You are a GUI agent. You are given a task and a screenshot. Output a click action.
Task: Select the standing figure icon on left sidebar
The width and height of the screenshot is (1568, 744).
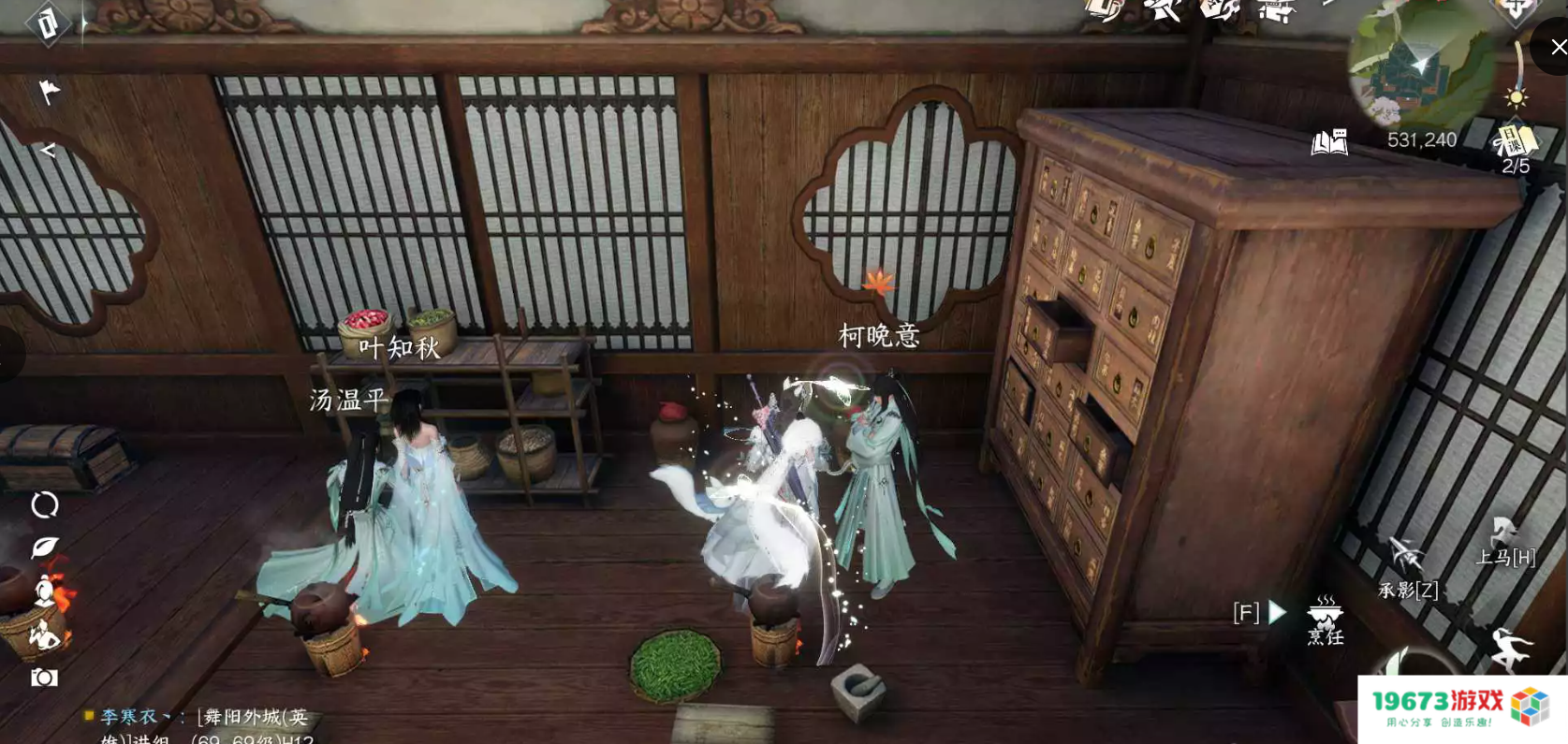(44, 591)
